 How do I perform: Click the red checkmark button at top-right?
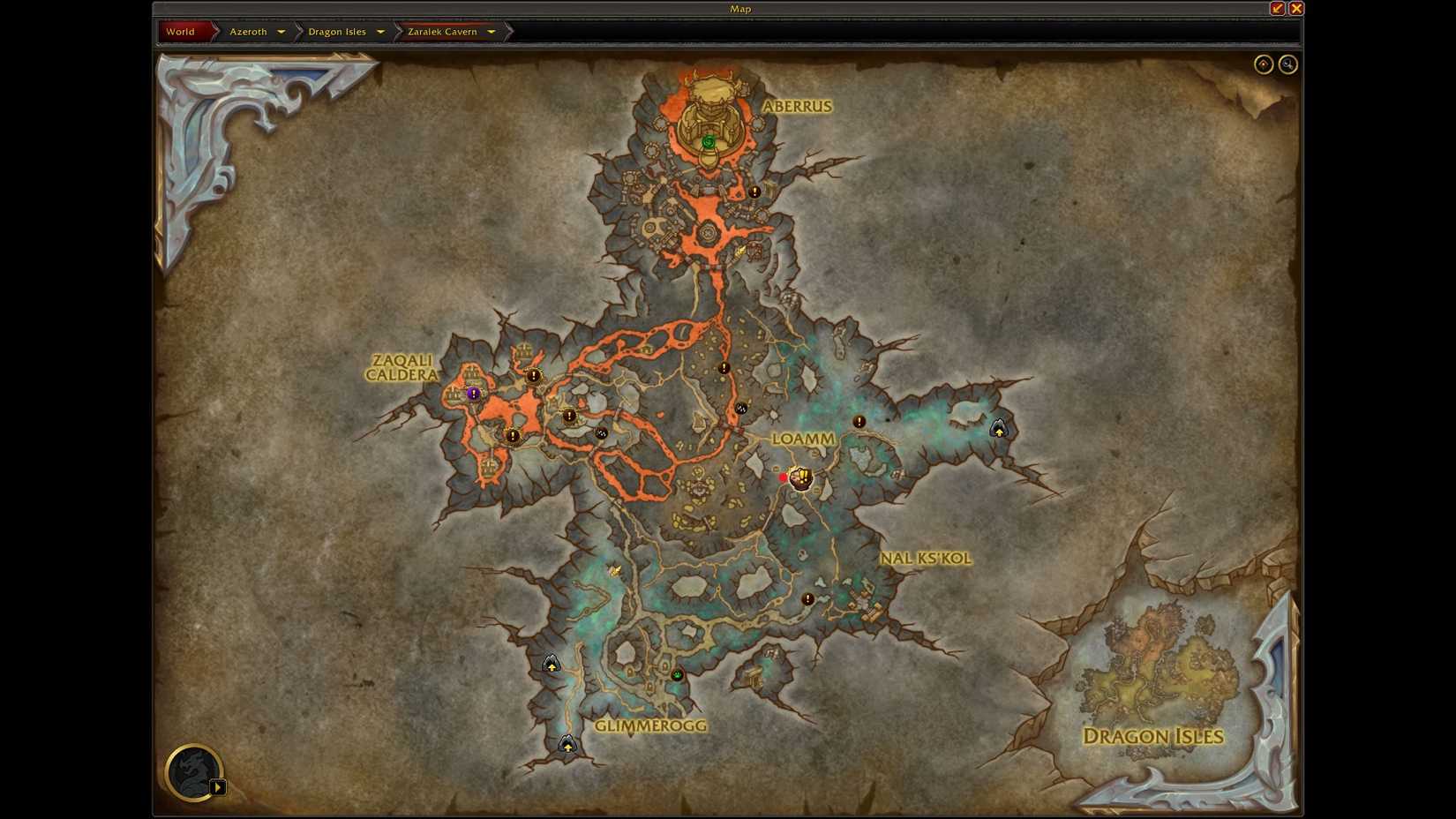tap(1276, 8)
